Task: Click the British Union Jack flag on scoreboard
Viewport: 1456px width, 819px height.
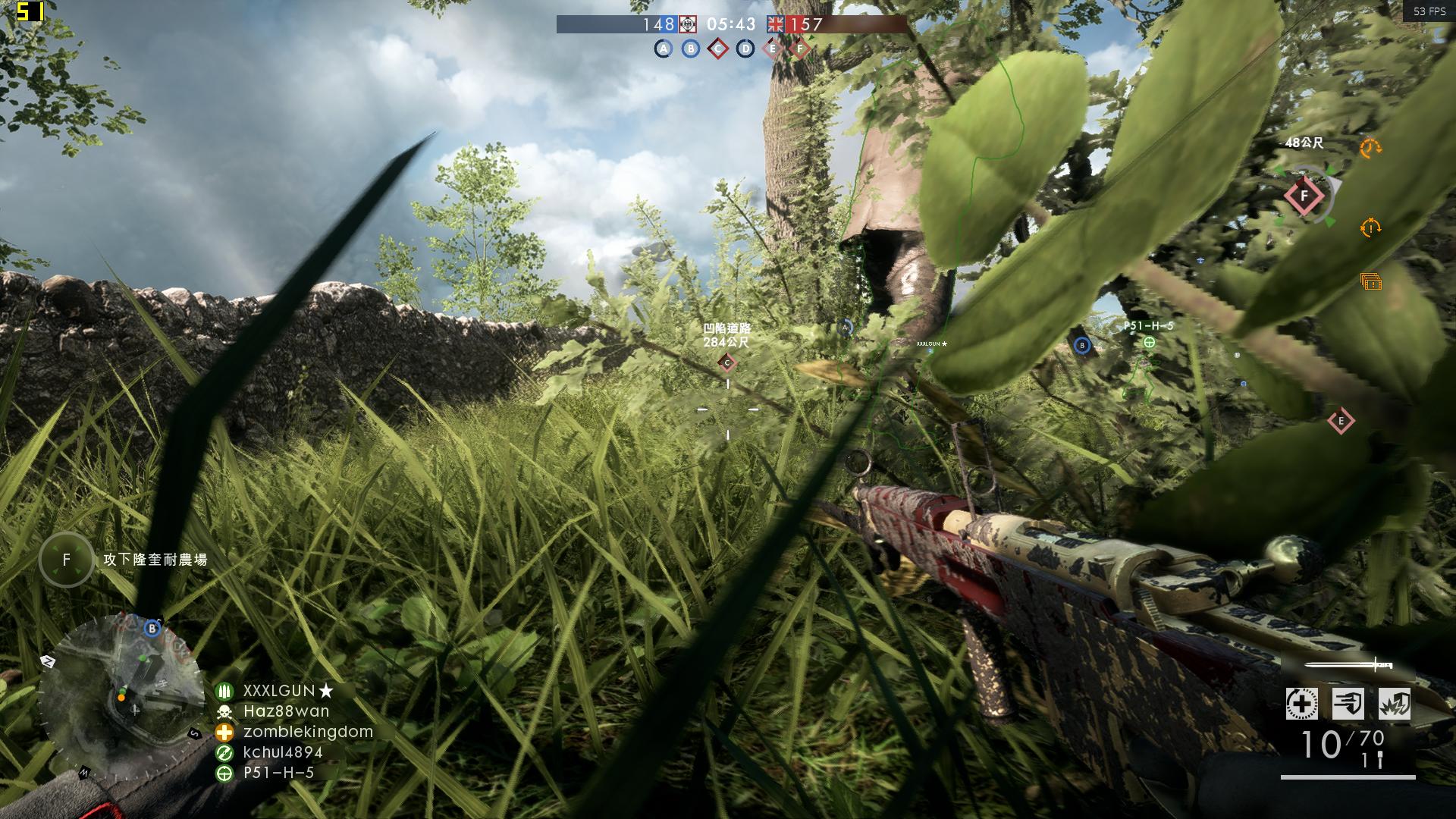Action: coord(773,25)
